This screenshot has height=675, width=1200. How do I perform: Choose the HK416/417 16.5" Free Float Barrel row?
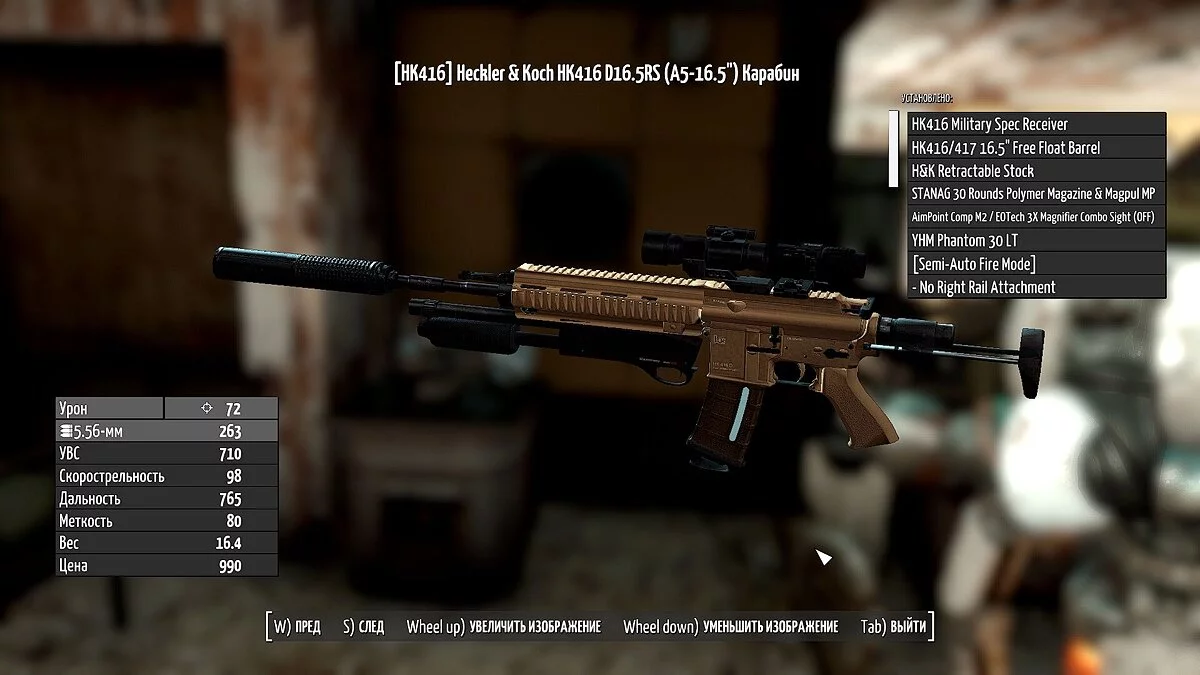(x=1036, y=148)
